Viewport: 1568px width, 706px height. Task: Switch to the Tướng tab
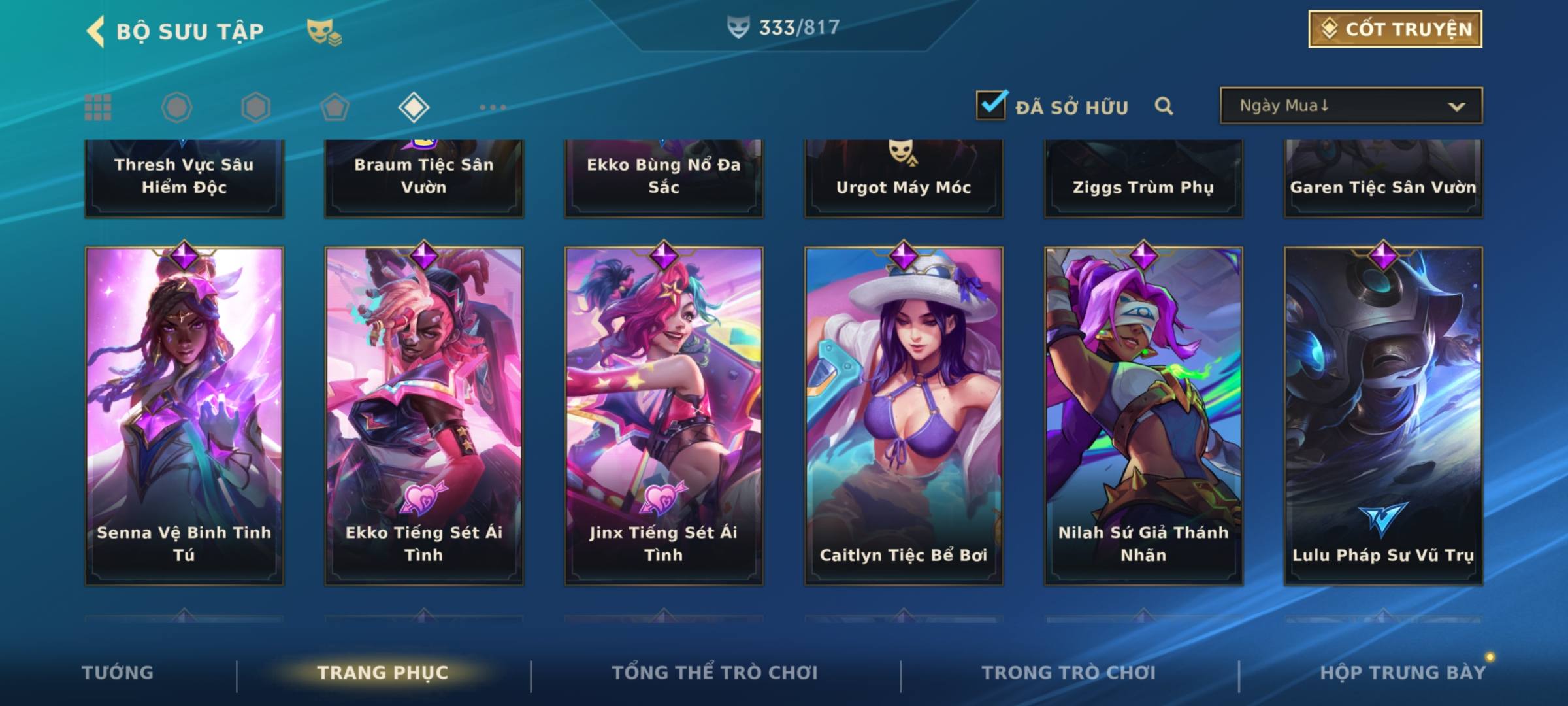[x=118, y=673]
